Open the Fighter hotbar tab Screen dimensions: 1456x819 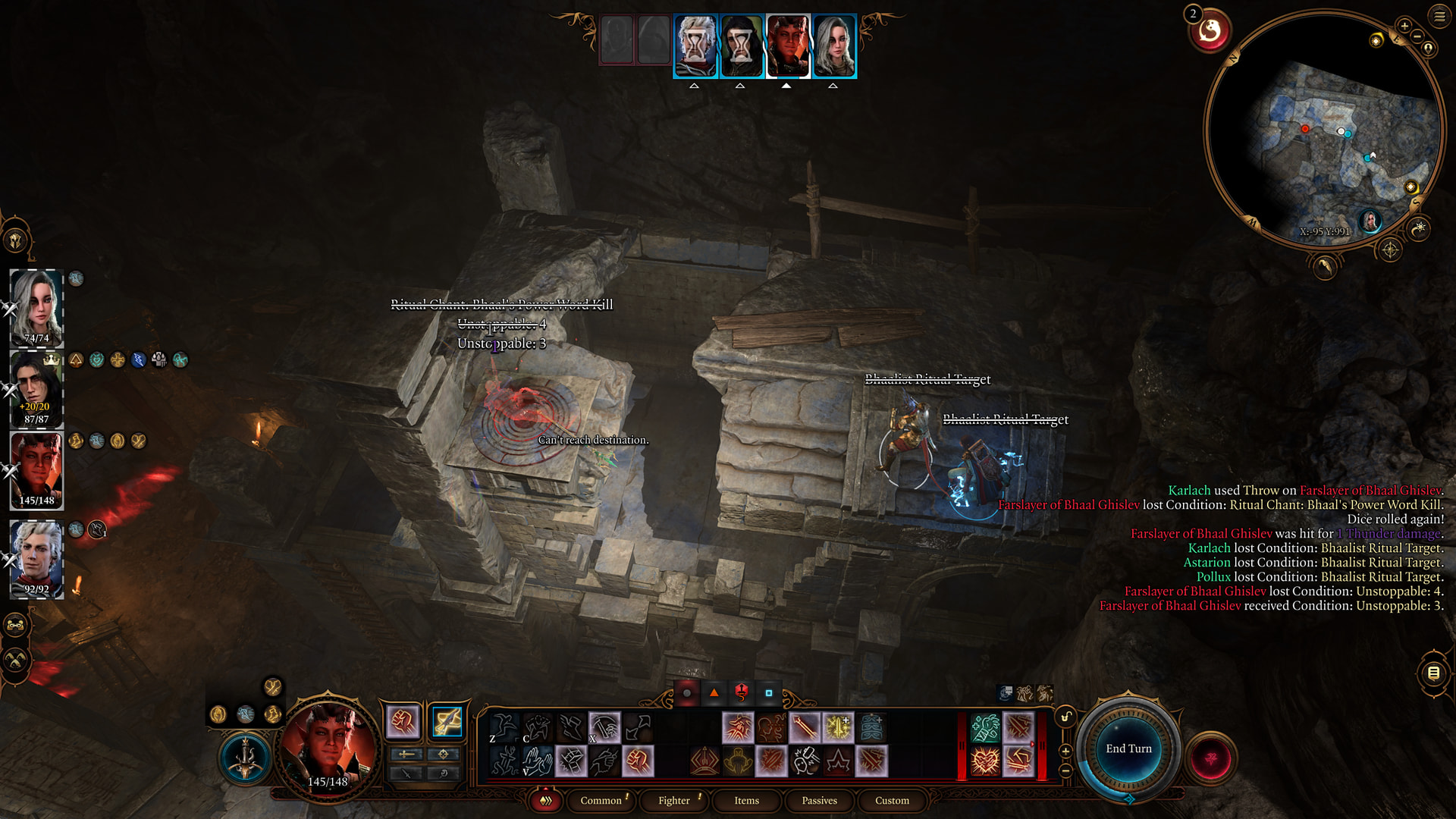click(673, 800)
